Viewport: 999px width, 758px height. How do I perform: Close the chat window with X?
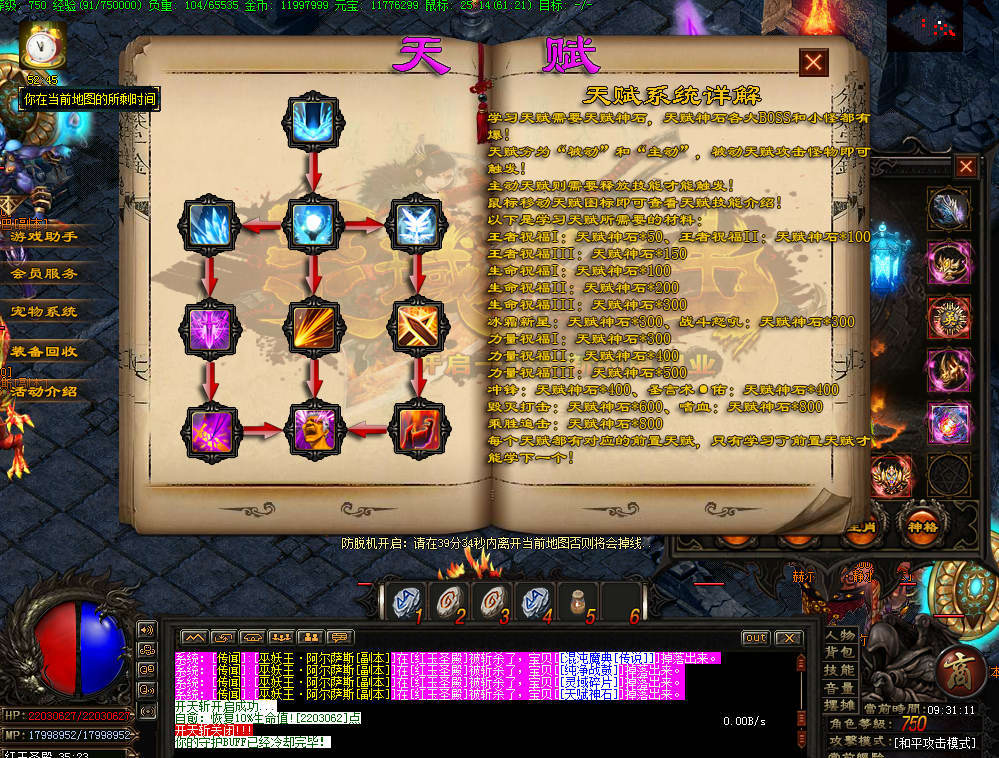point(787,638)
